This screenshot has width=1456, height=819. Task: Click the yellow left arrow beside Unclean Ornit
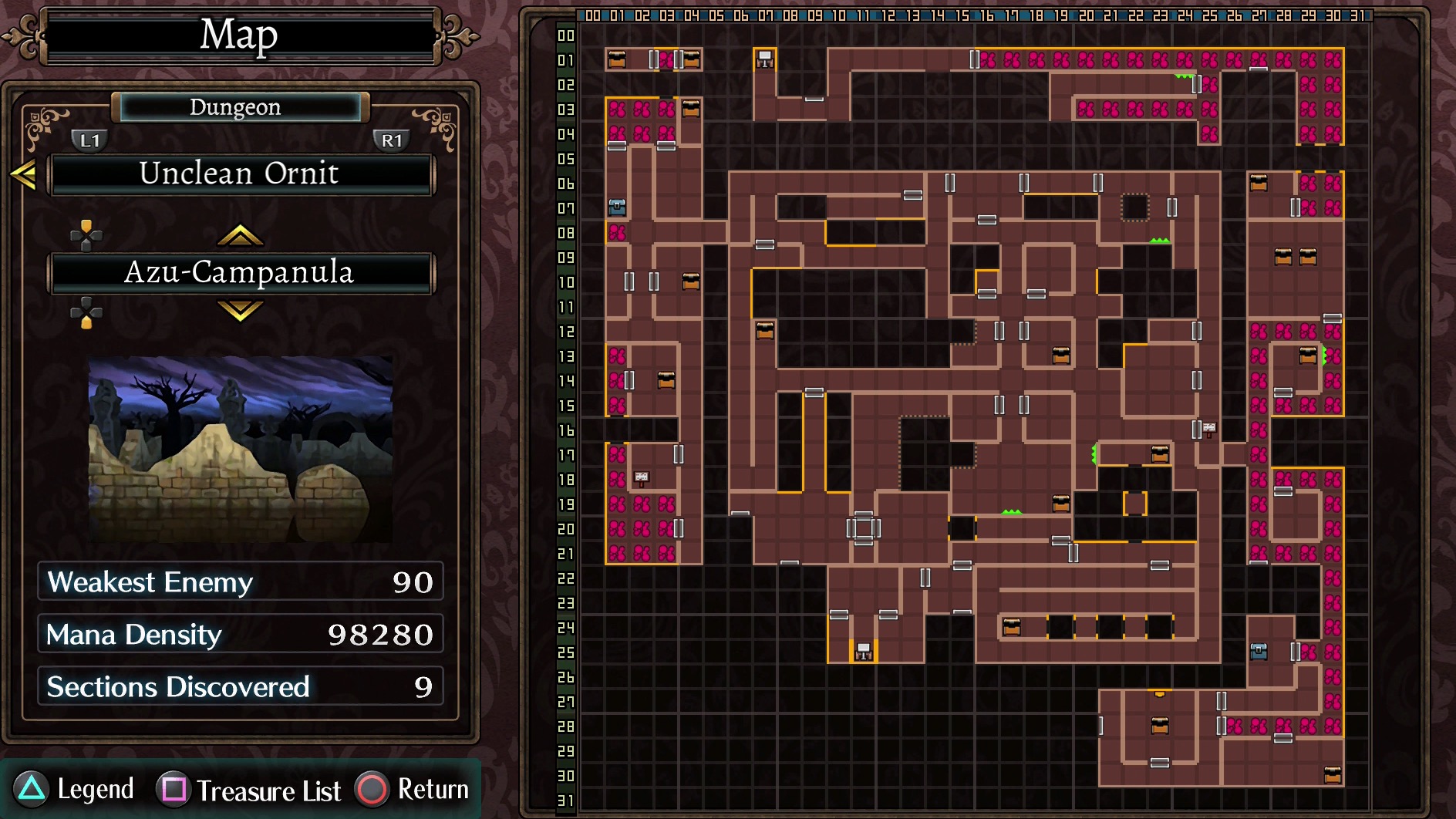23,174
